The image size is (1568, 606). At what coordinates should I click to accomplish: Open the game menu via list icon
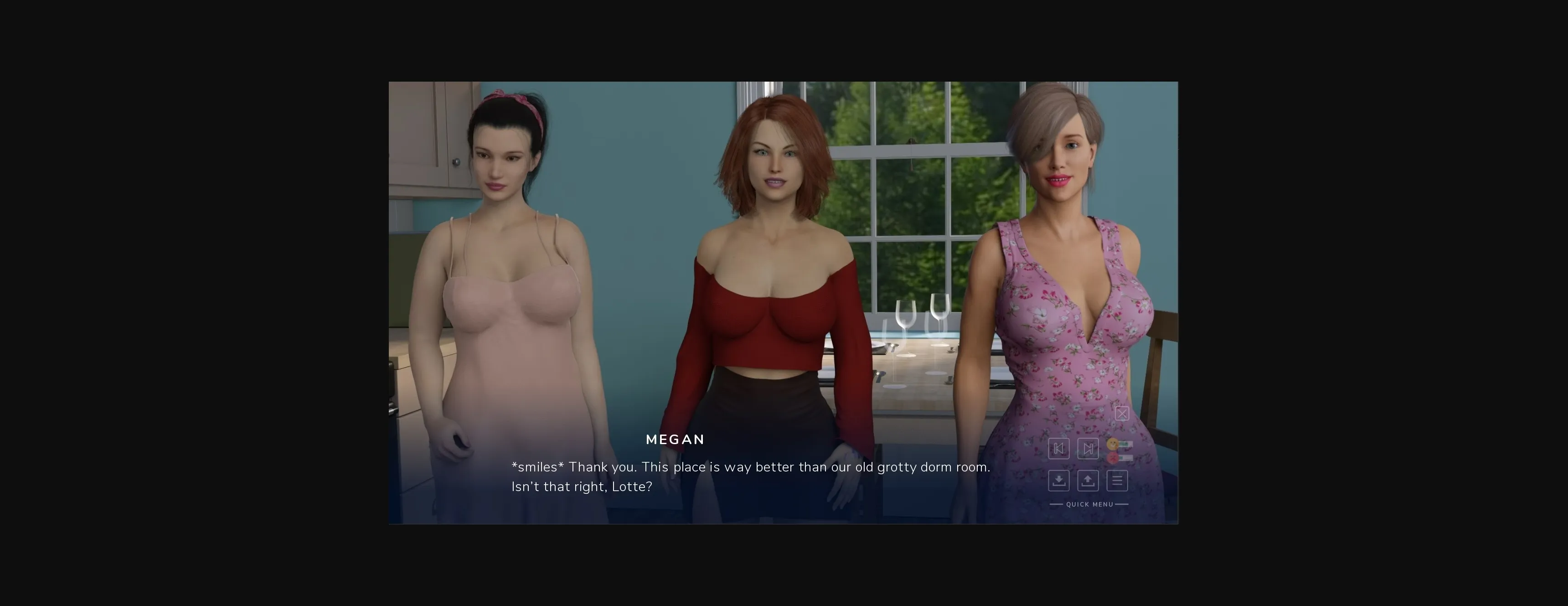point(1117,481)
